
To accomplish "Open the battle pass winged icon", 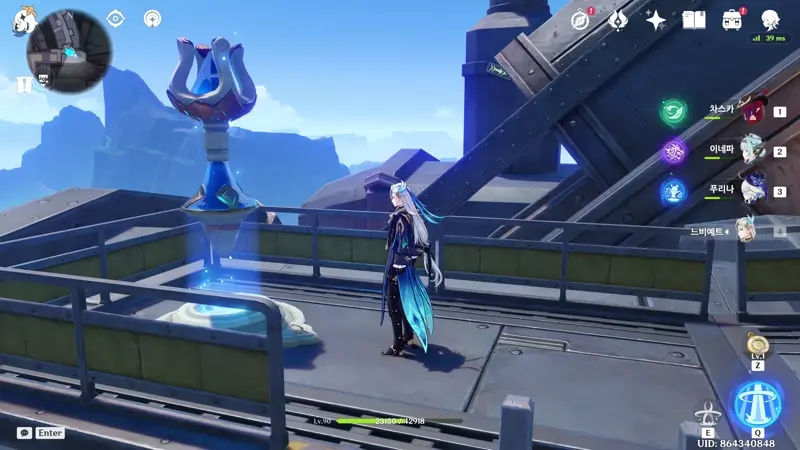I will point(618,19).
